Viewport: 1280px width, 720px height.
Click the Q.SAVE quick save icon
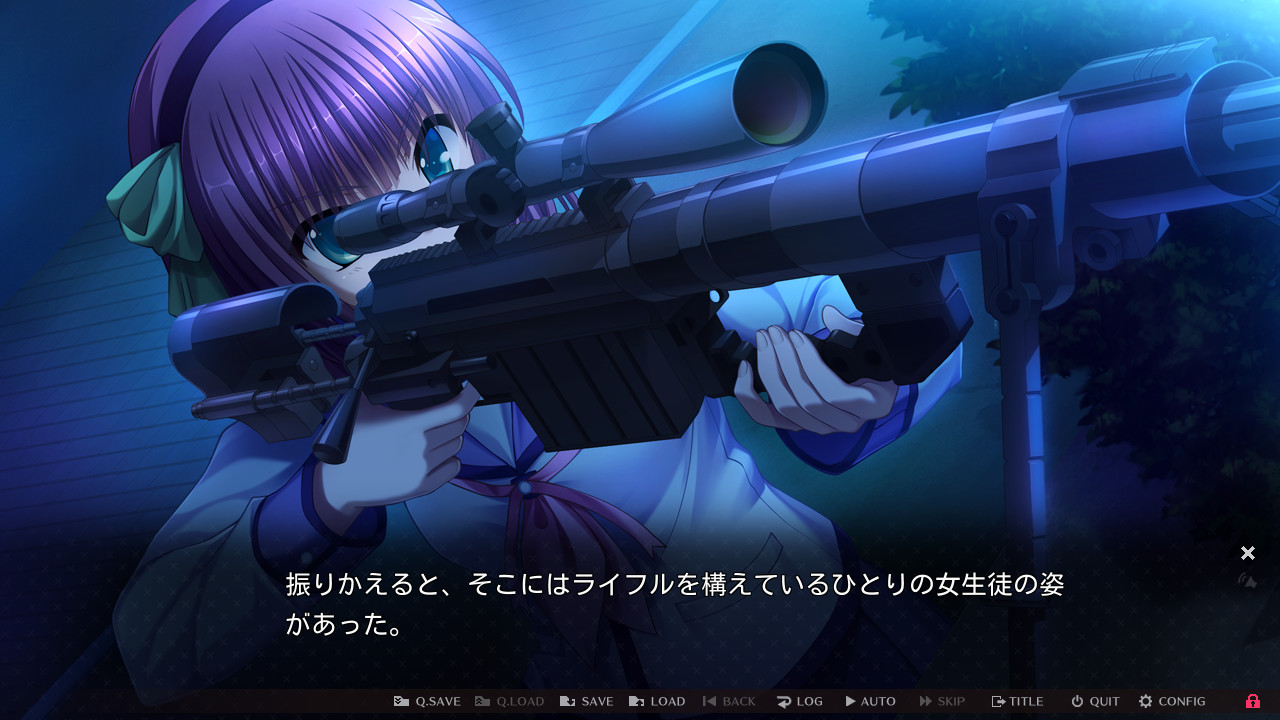(403, 701)
